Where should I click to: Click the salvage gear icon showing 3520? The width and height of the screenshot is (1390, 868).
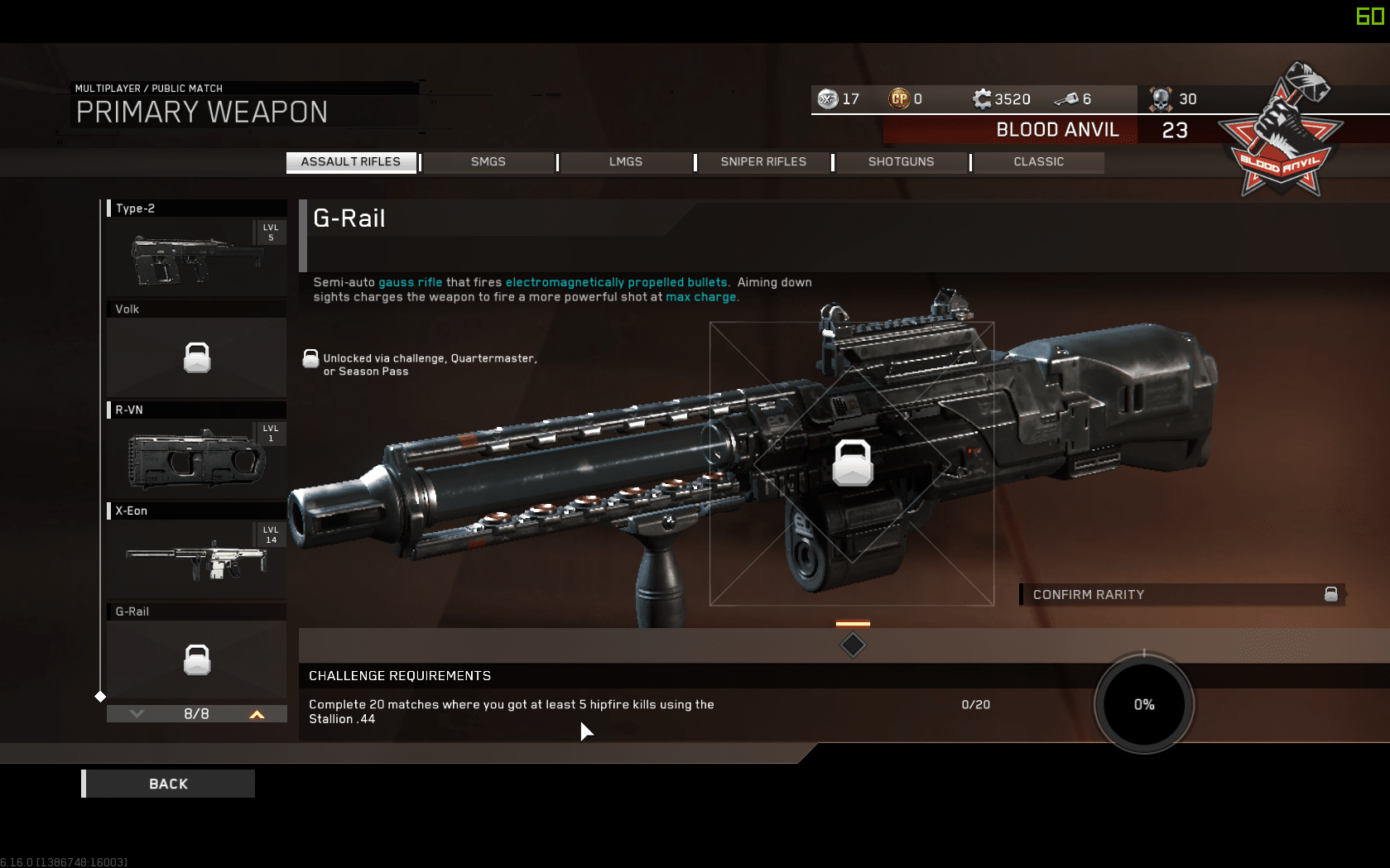click(982, 98)
